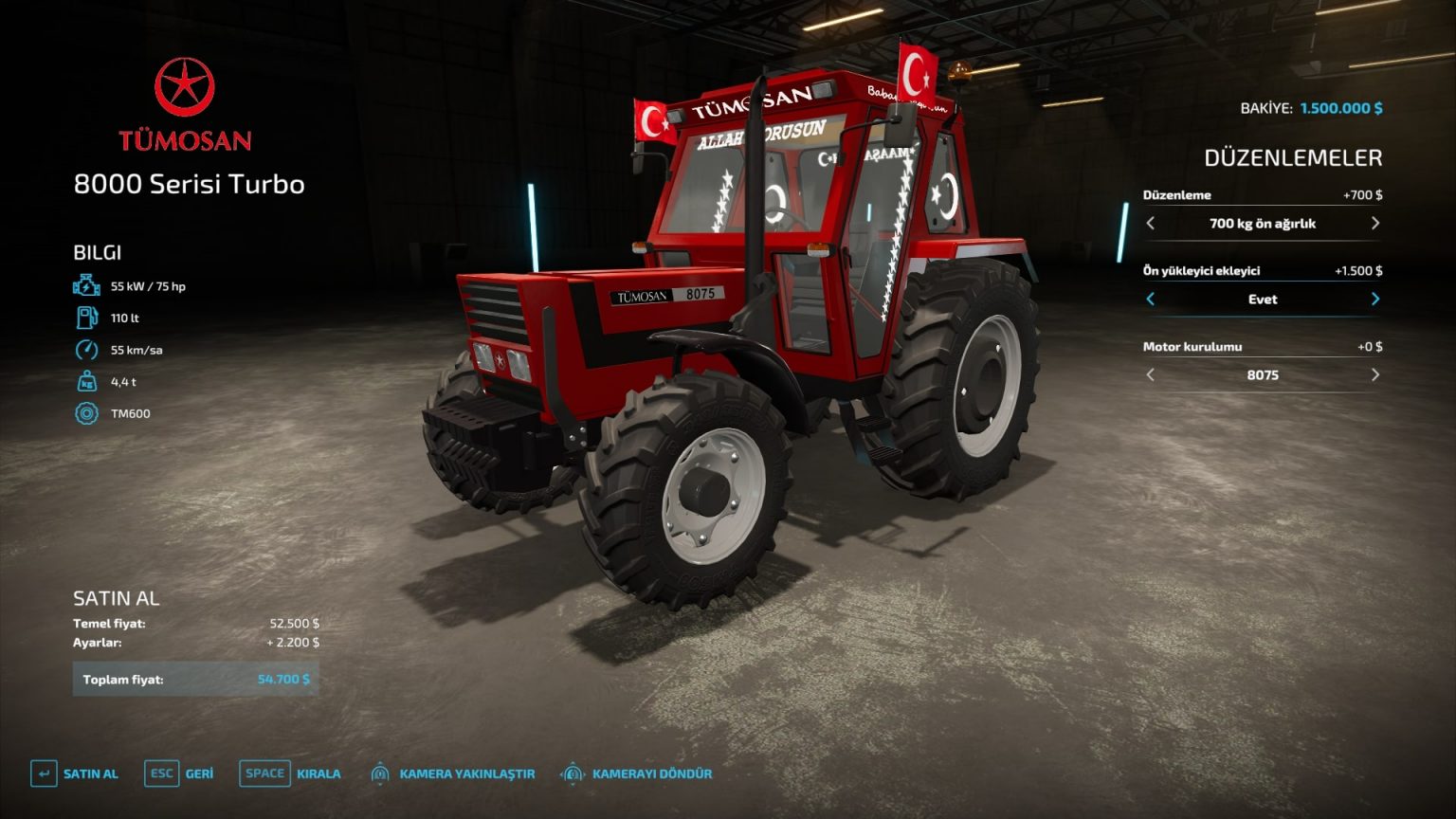The image size is (1456, 819).
Task: Click right arrow on 700 kg ön ağırlık
Action: click(1375, 224)
